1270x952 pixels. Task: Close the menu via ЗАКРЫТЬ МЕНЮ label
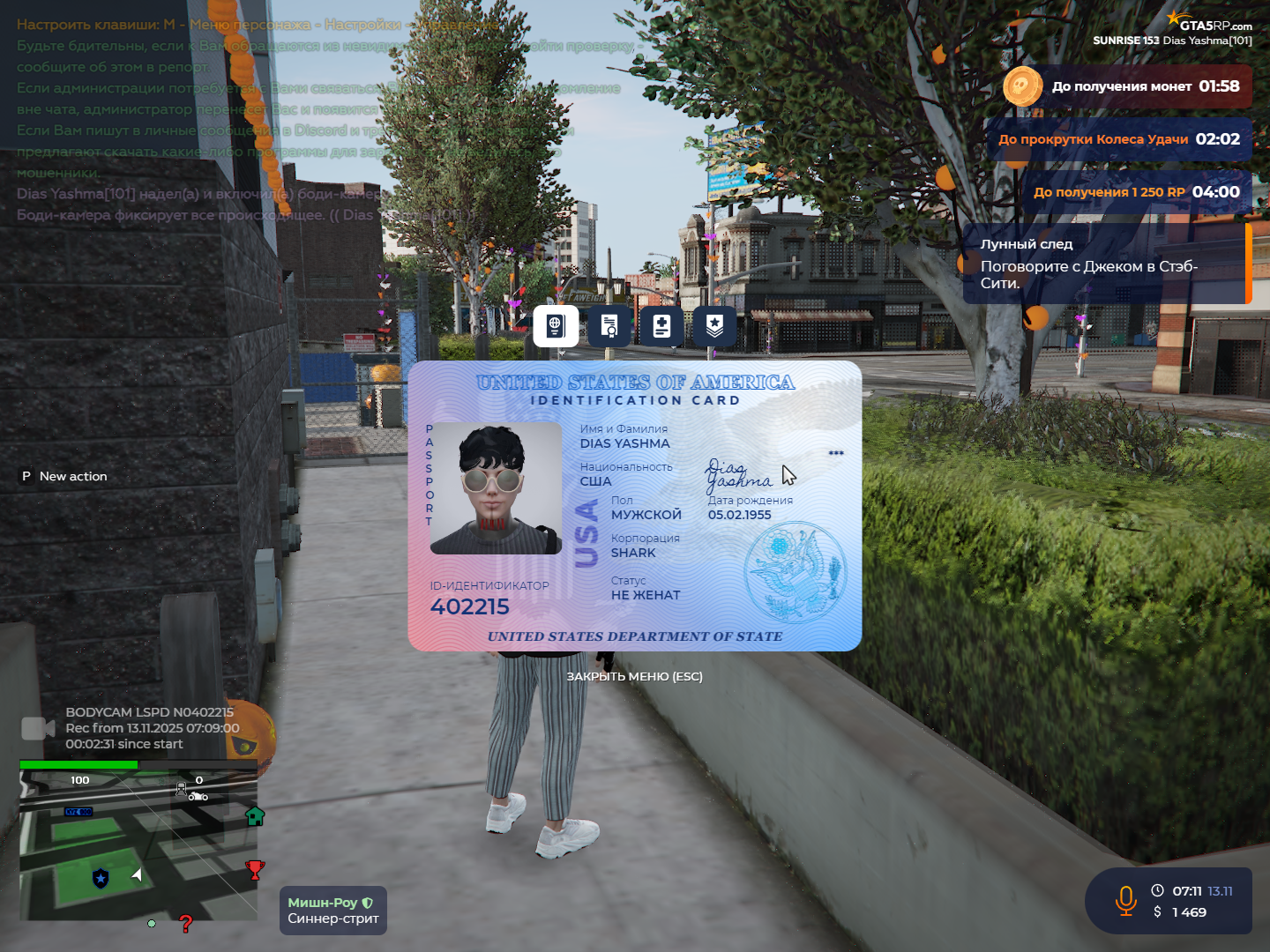634,677
